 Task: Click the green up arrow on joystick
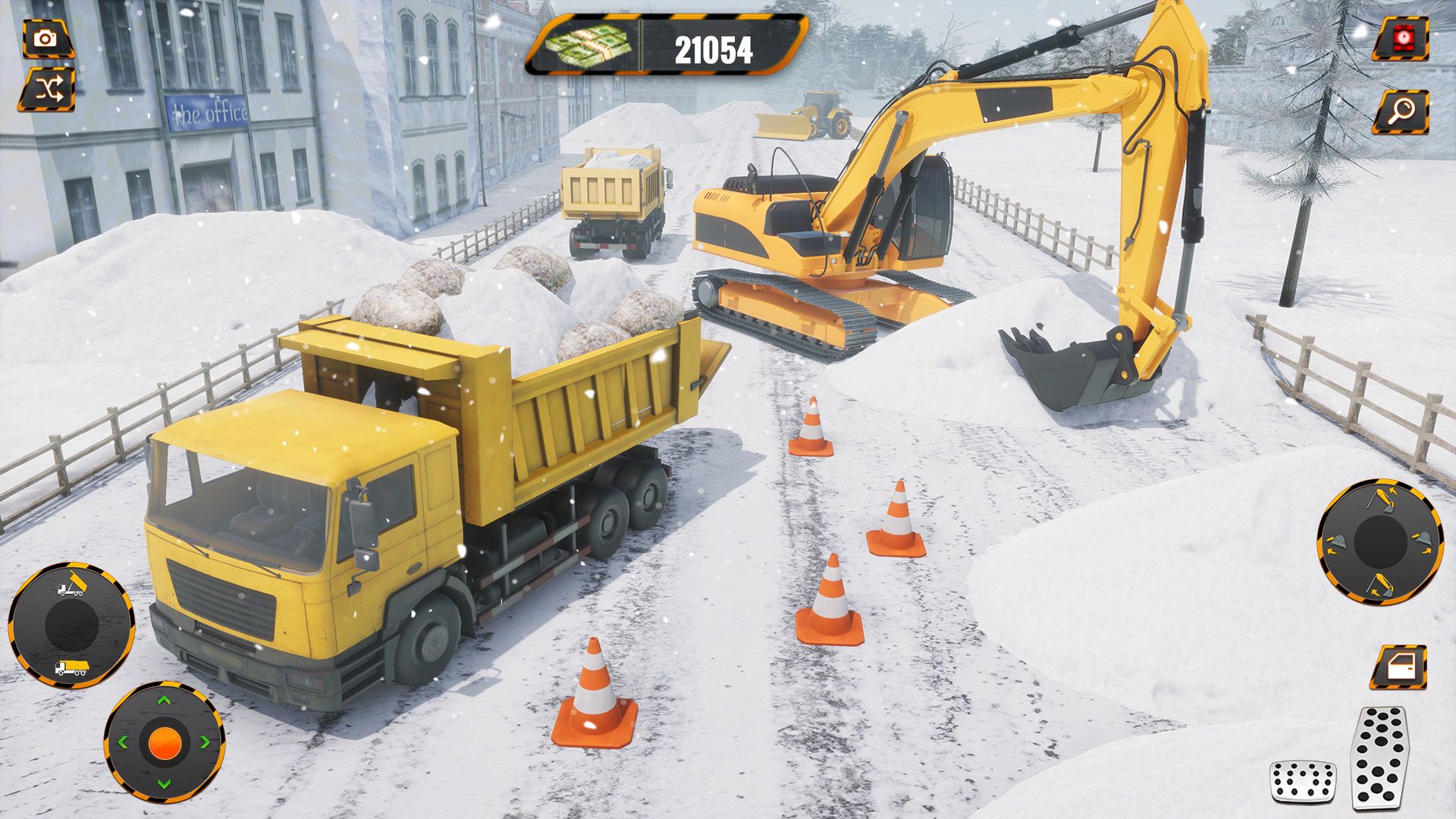pos(164,700)
